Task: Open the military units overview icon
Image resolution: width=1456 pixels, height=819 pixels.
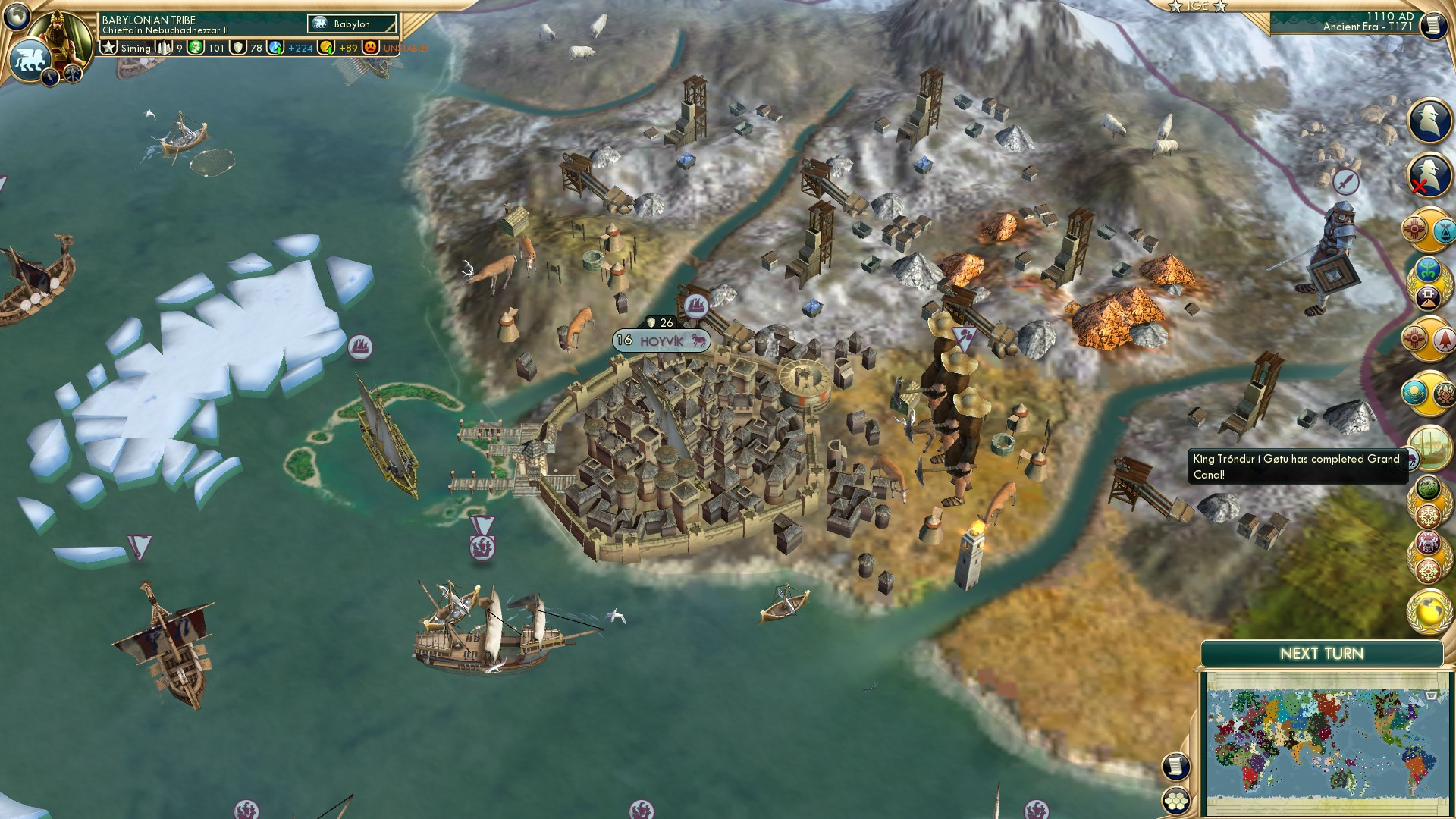Action: 1428,123
